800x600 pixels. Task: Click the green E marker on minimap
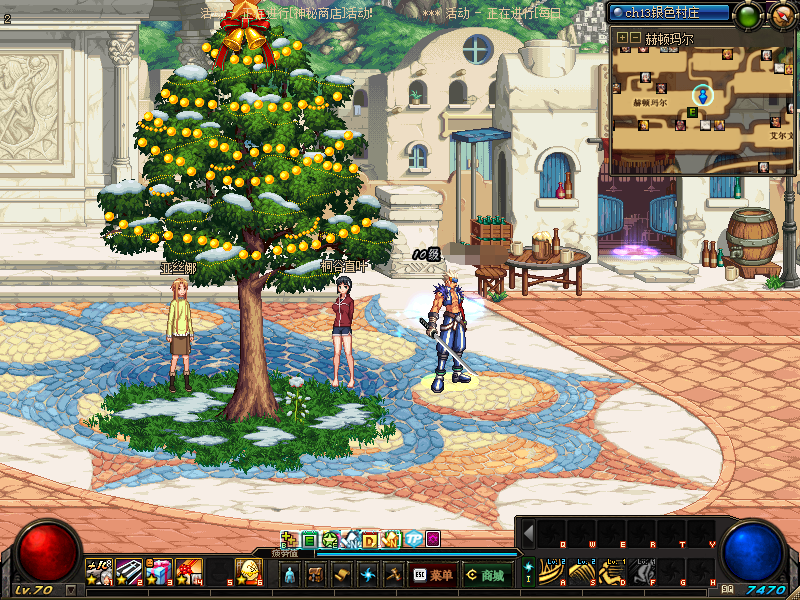pos(692,113)
